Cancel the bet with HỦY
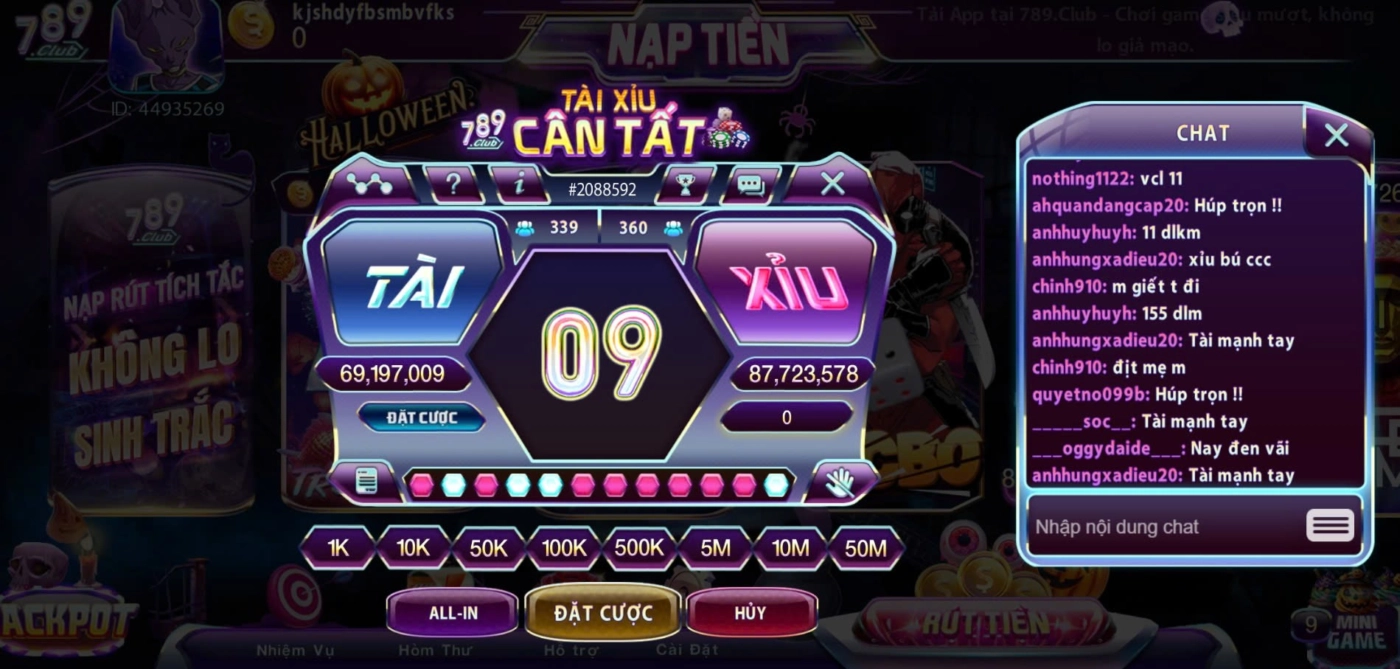The height and width of the screenshot is (669, 1400). 750,613
